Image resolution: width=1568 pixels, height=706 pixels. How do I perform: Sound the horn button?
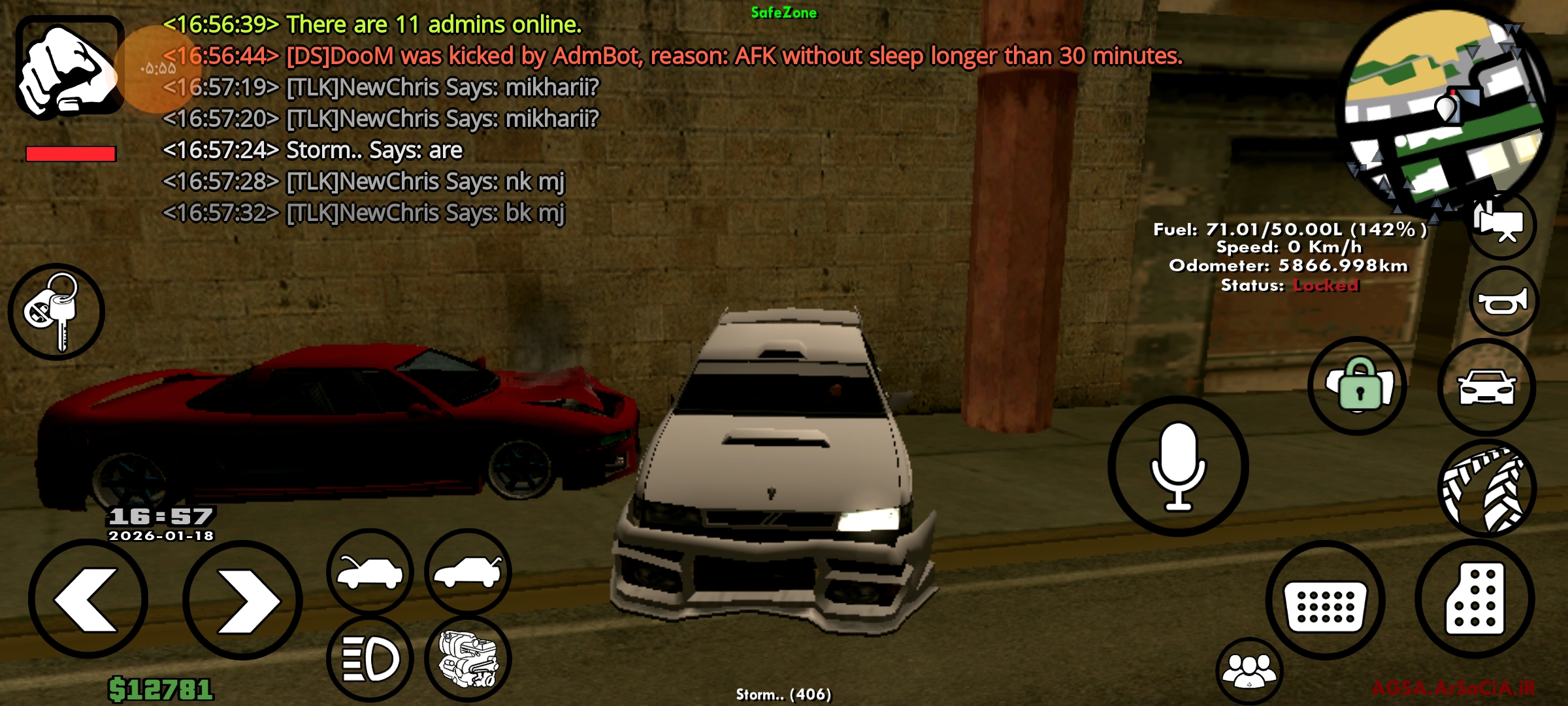click(x=1503, y=302)
